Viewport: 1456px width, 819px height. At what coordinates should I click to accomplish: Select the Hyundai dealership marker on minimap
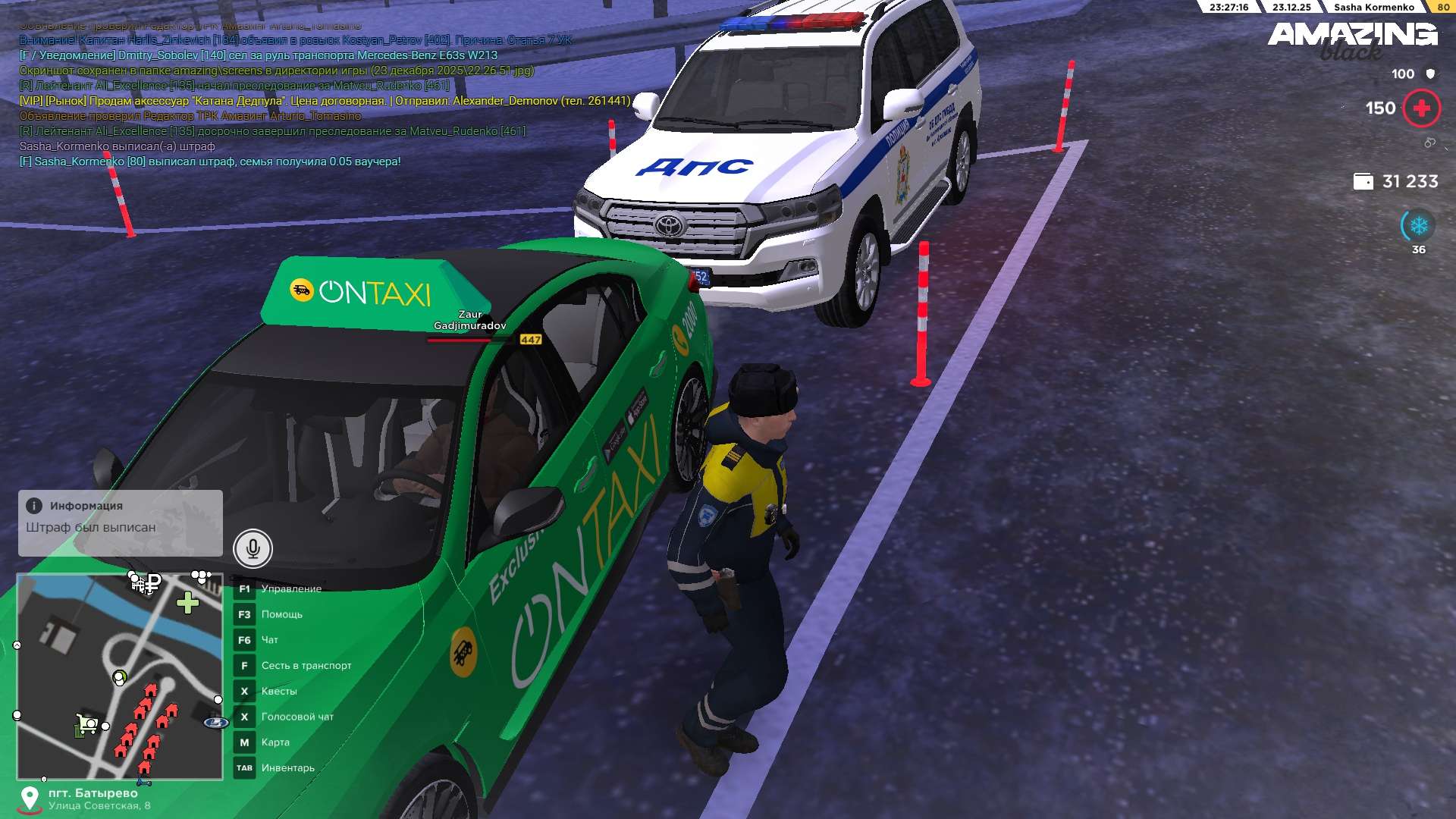[216, 723]
